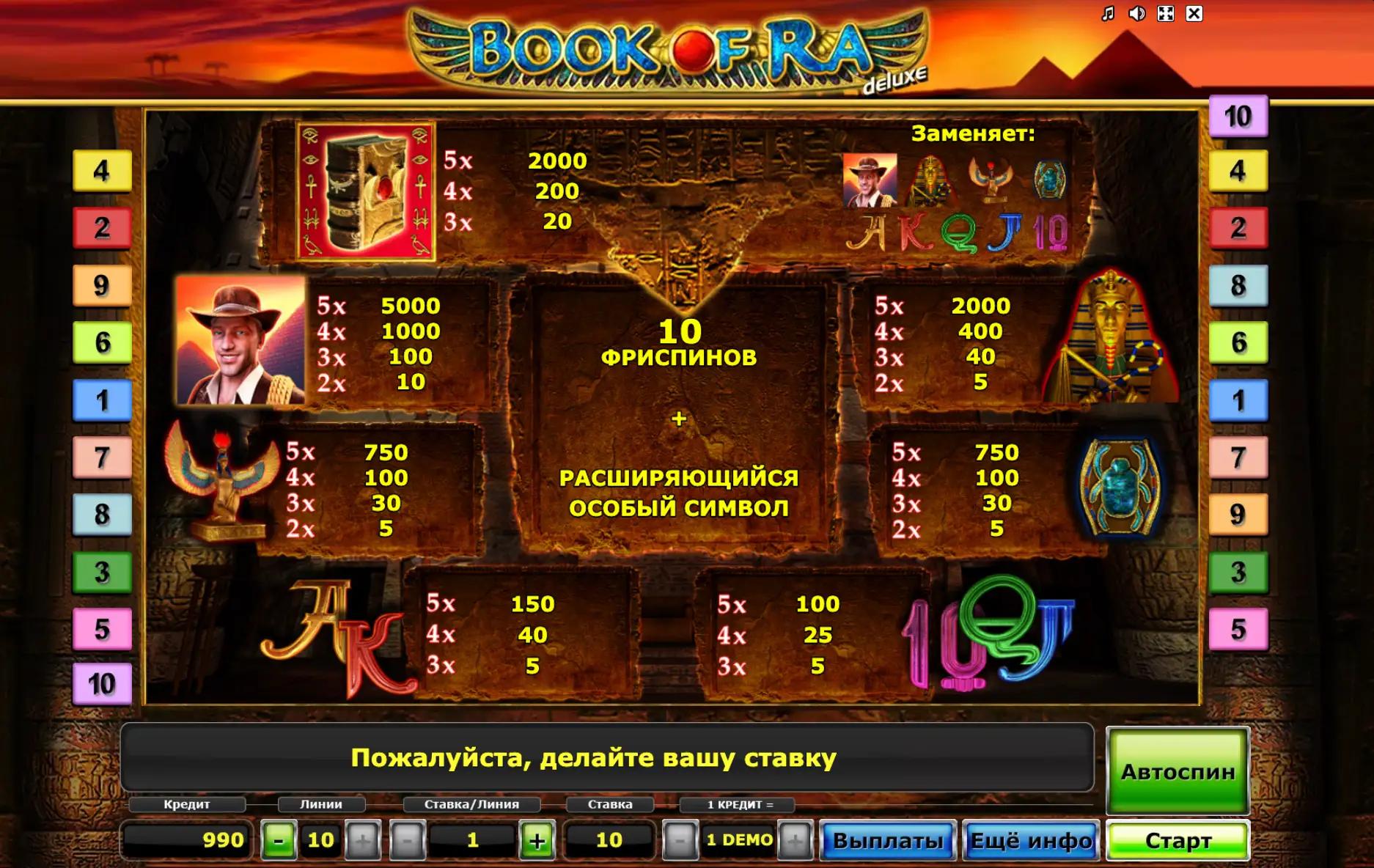Switch to fullscreen mode
Viewport: 1374px width, 868px height.
pos(1165,14)
